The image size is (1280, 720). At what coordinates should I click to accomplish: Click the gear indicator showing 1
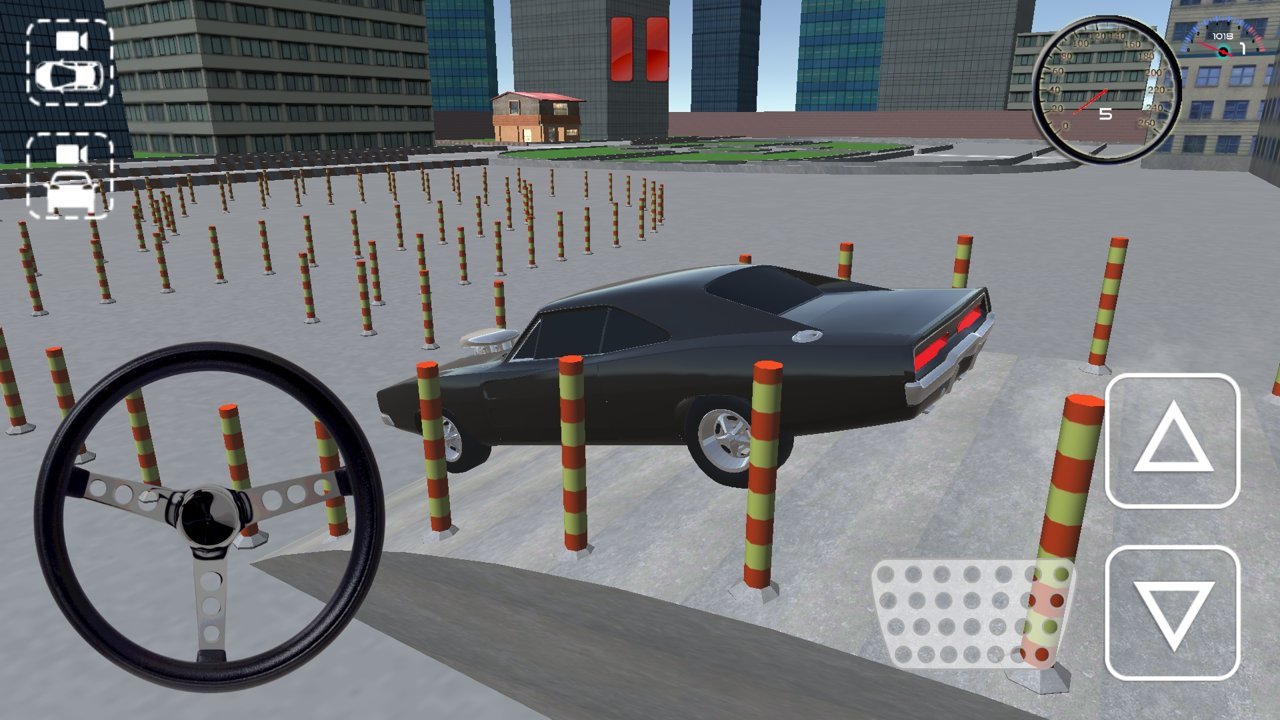(x=1242, y=49)
